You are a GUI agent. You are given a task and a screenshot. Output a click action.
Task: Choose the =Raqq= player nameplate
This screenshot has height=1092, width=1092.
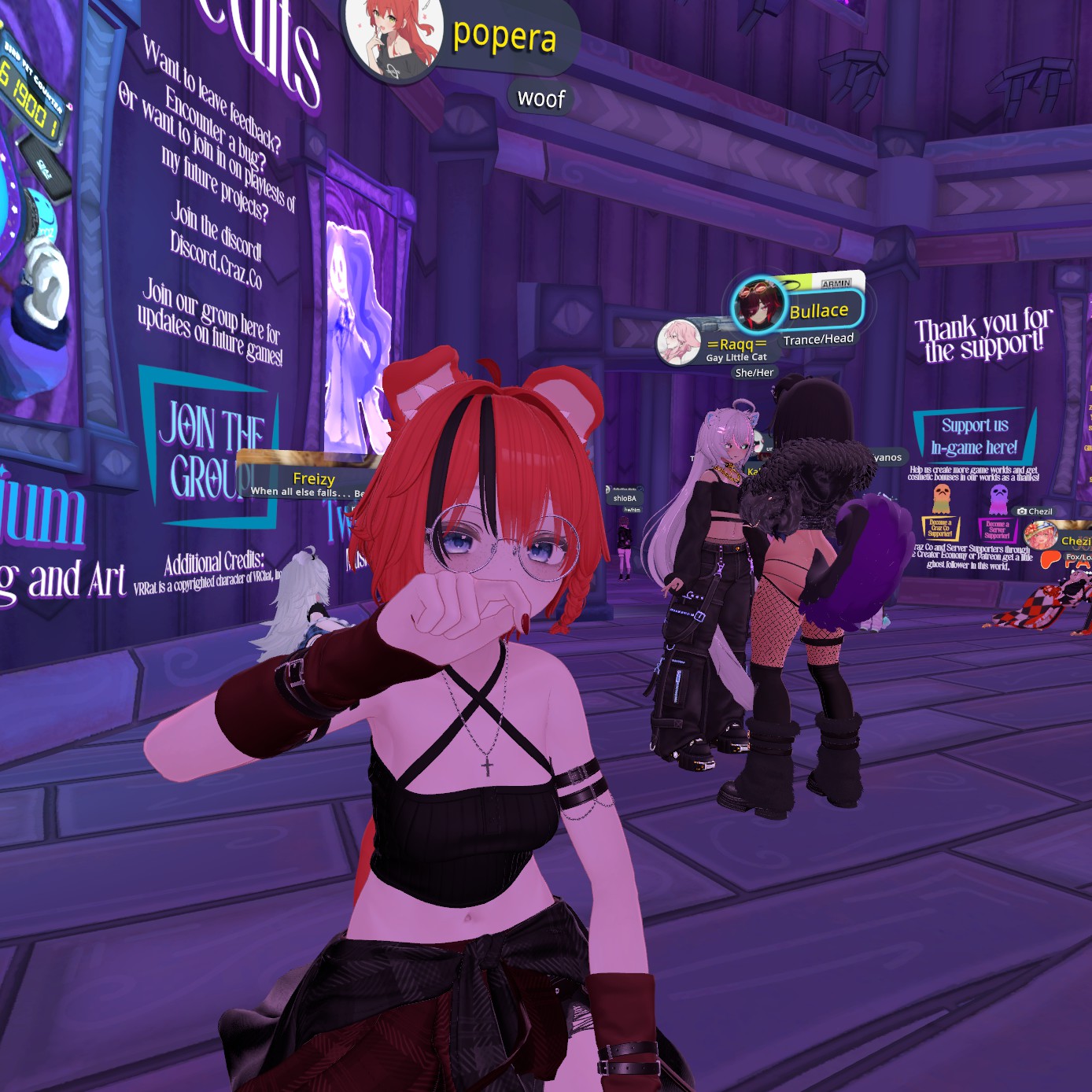pyautogui.click(x=736, y=345)
